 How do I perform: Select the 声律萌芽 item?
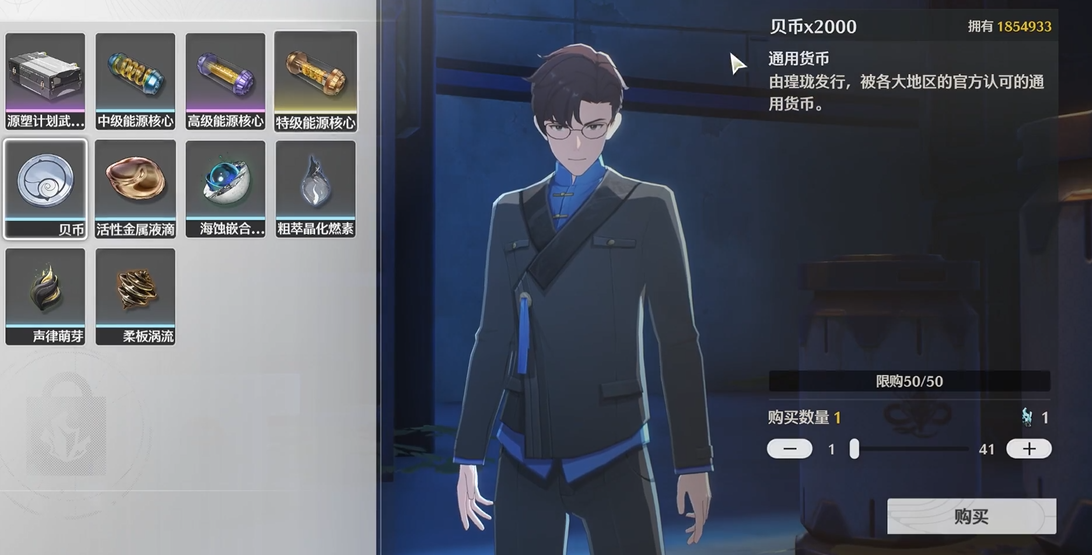[x=45, y=296]
